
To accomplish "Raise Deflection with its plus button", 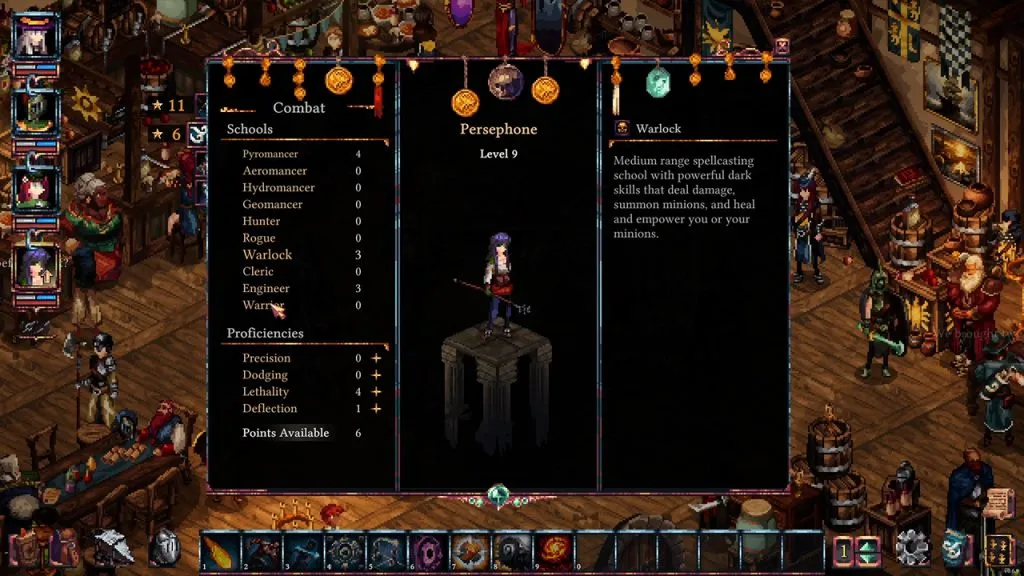I will point(377,408).
